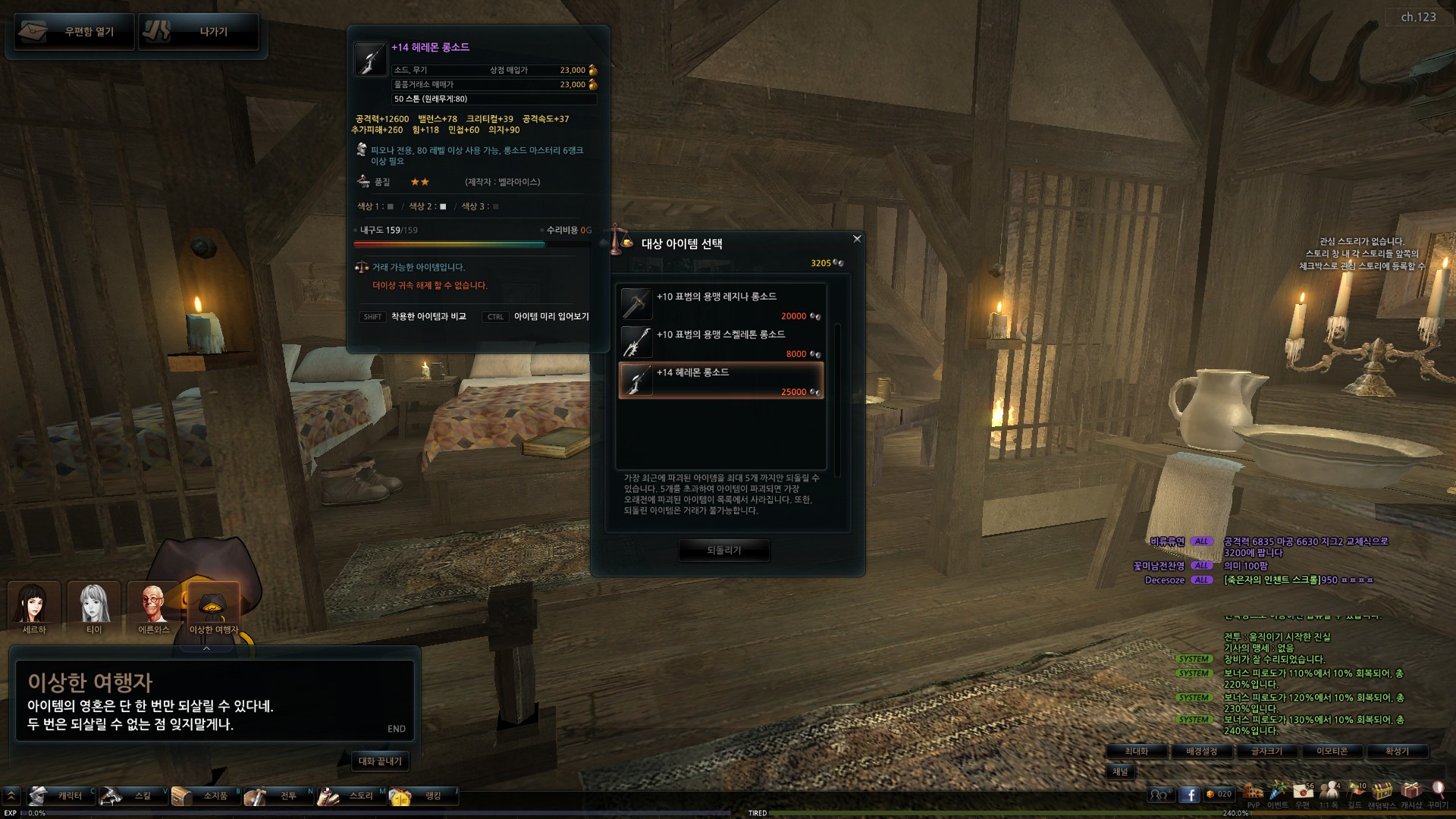Image resolution: width=1456 pixels, height=819 pixels.
Task: Talk to NPC portrait 세르하
Action: point(34,607)
